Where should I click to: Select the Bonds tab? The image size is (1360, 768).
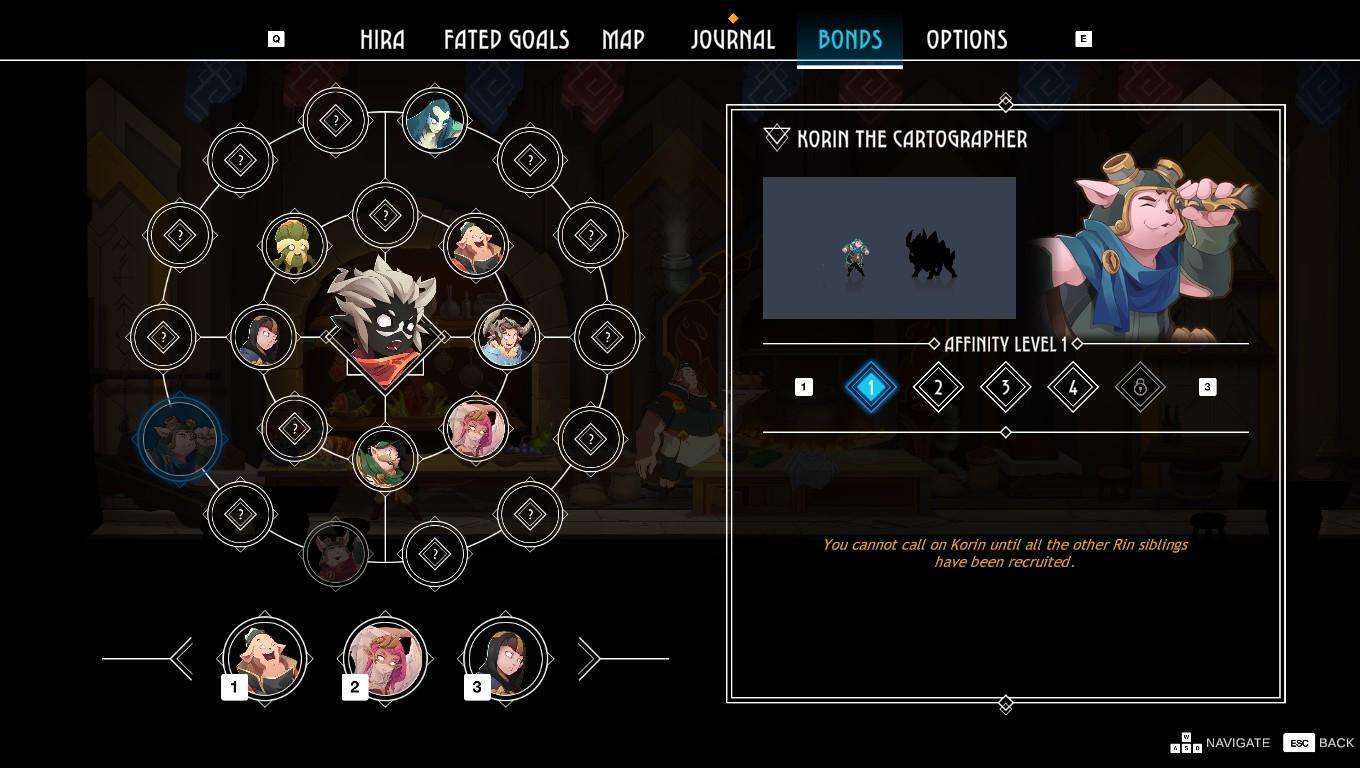pyautogui.click(x=850, y=40)
